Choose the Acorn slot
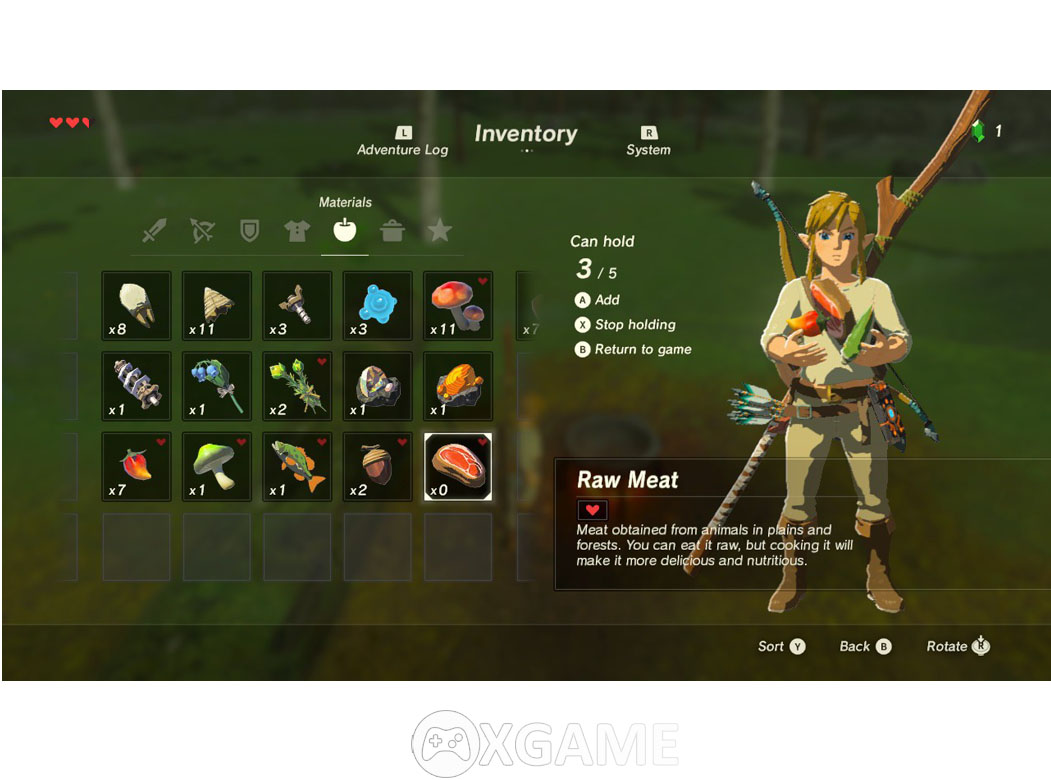Screen dimensions: 1051x780 pos(378,467)
